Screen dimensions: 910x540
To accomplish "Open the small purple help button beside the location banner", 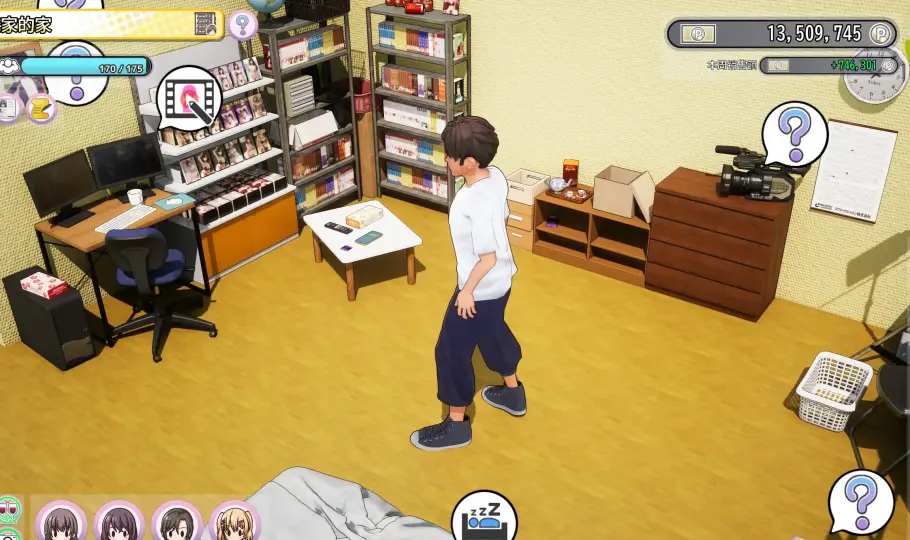I will tap(242, 24).
